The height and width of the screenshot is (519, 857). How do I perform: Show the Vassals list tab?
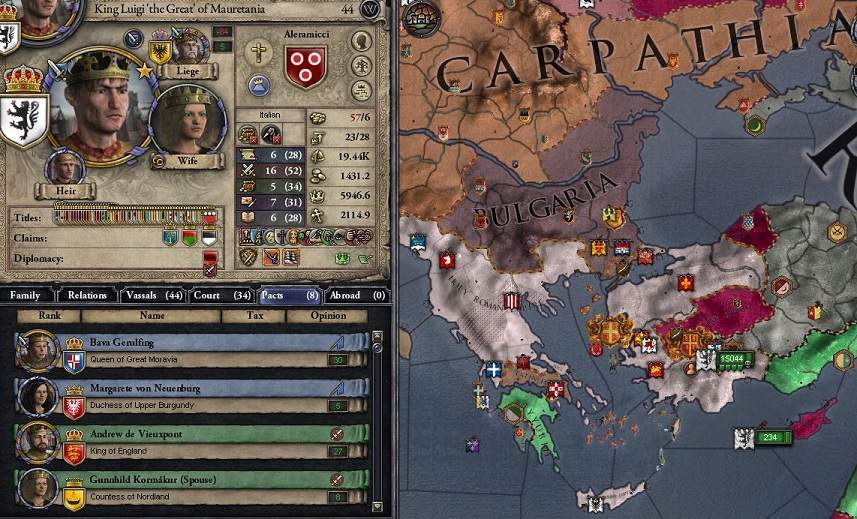point(153,295)
